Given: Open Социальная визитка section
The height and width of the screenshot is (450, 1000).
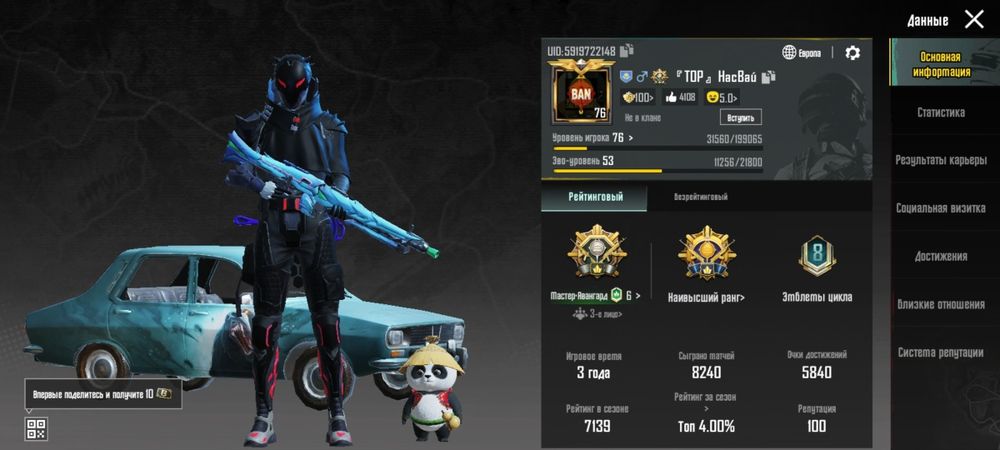Looking at the screenshot, I should click(941, 208).
